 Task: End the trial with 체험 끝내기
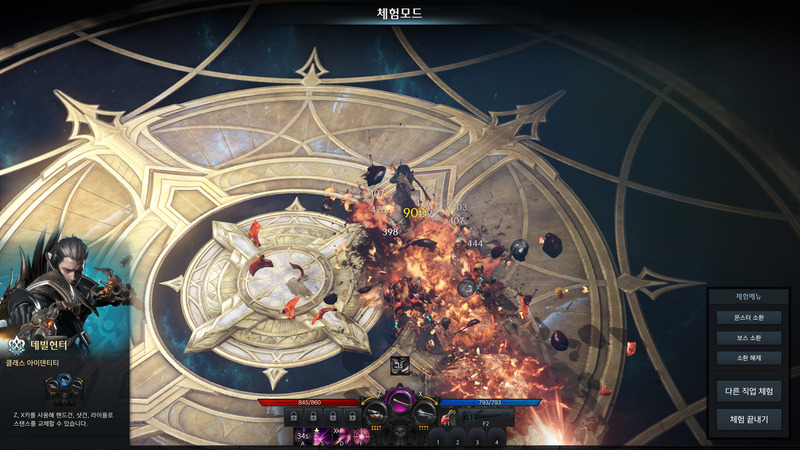749,419
